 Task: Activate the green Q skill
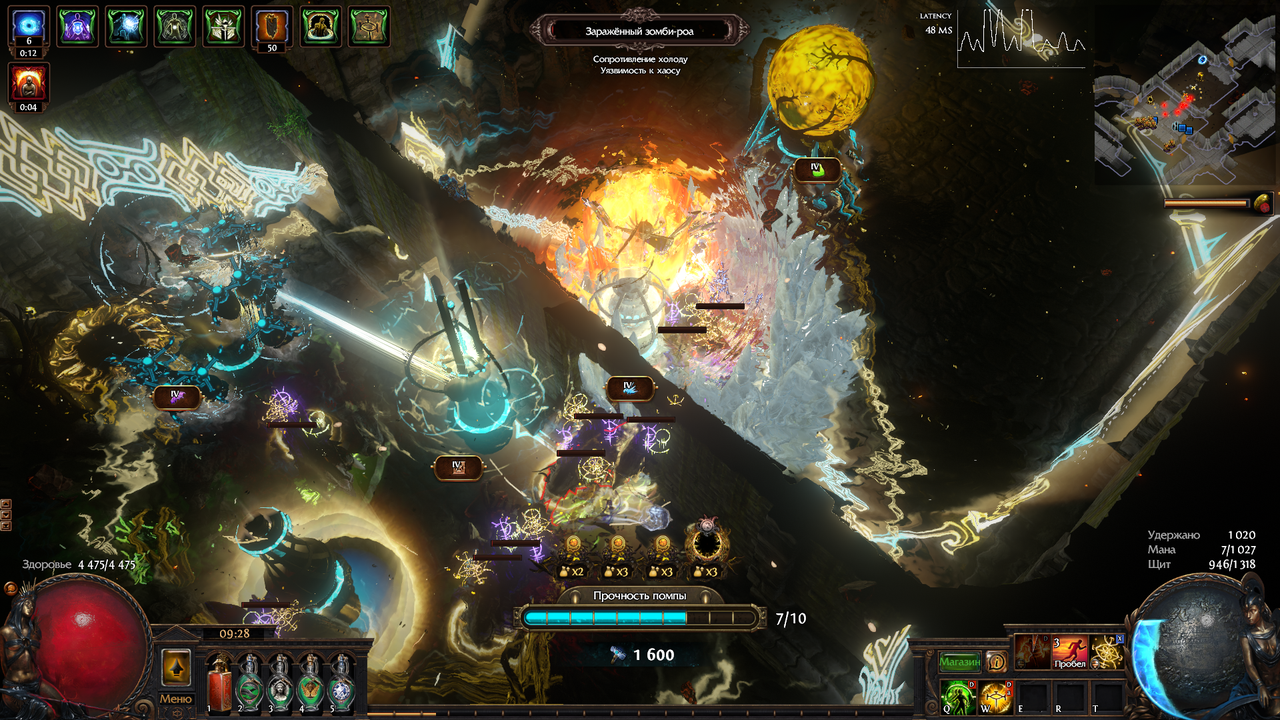click(958, 695)
